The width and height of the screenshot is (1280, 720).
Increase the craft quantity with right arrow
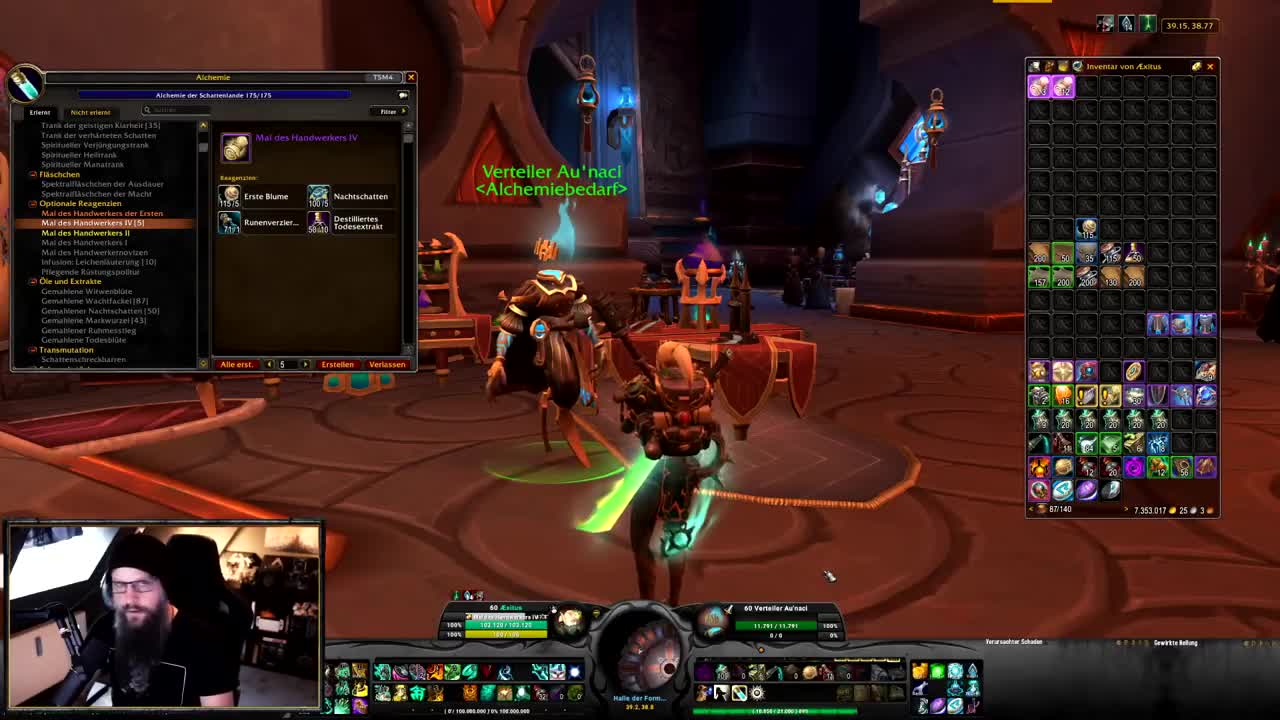(x=305, y=364)
